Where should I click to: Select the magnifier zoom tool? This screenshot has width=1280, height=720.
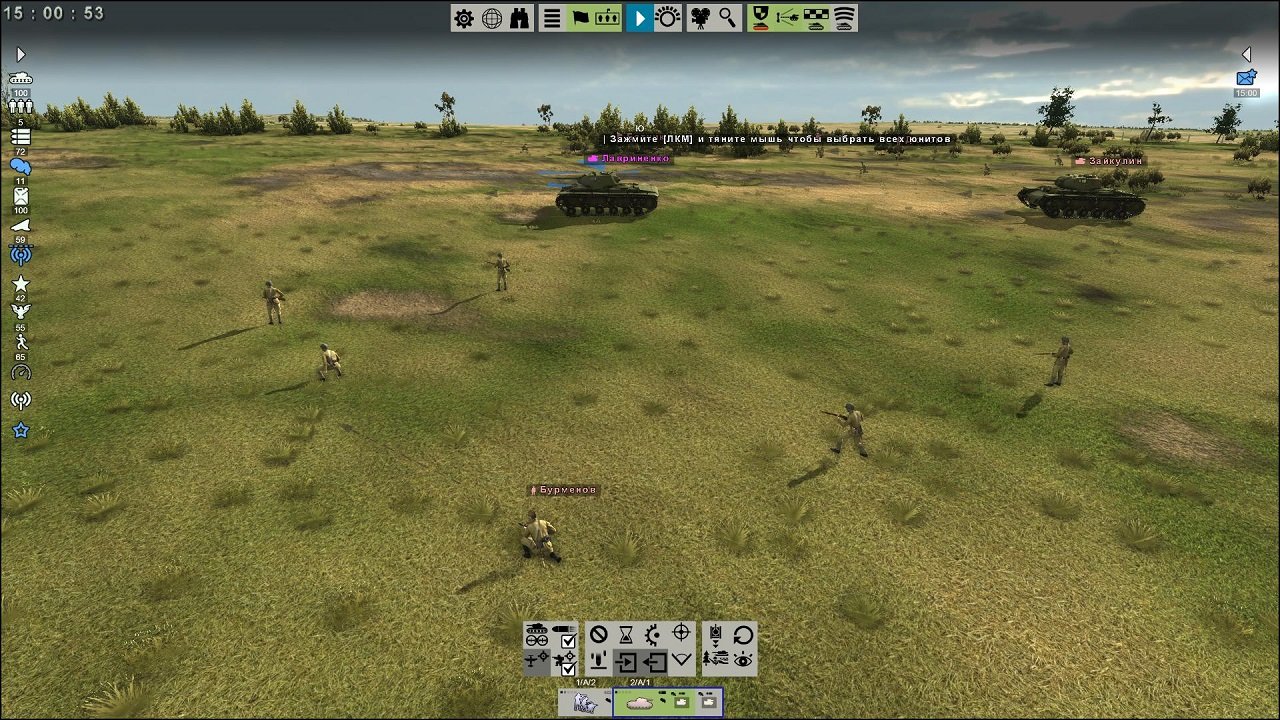click(727, 17)
